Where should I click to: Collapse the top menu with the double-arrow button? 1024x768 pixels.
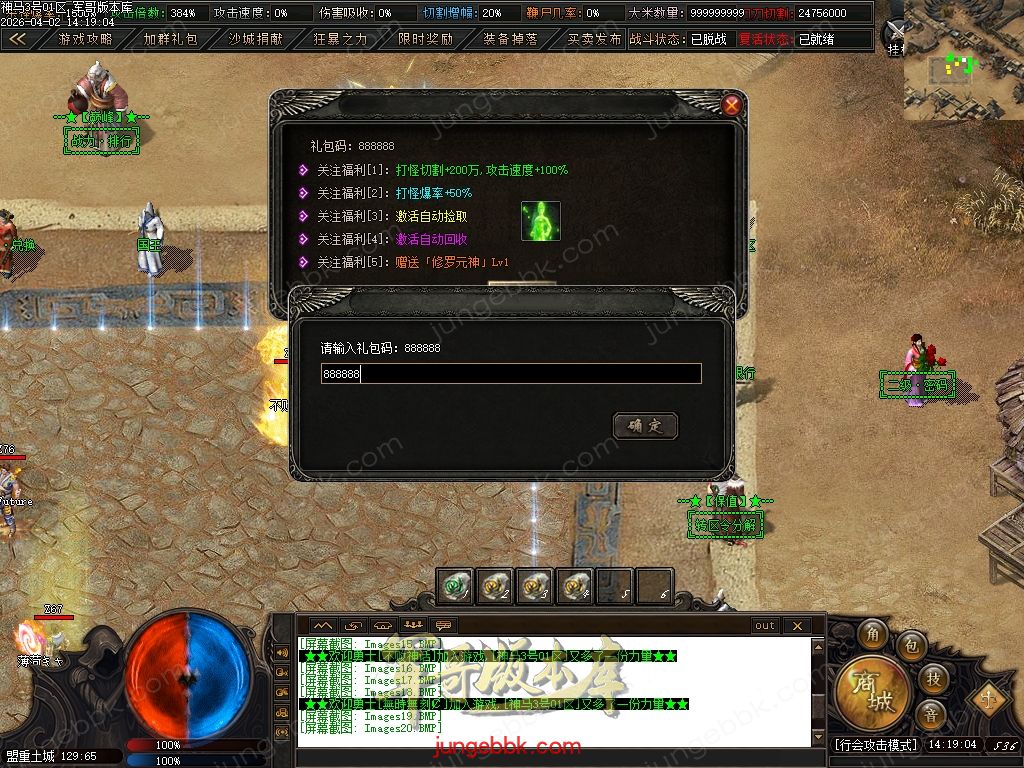17,39
